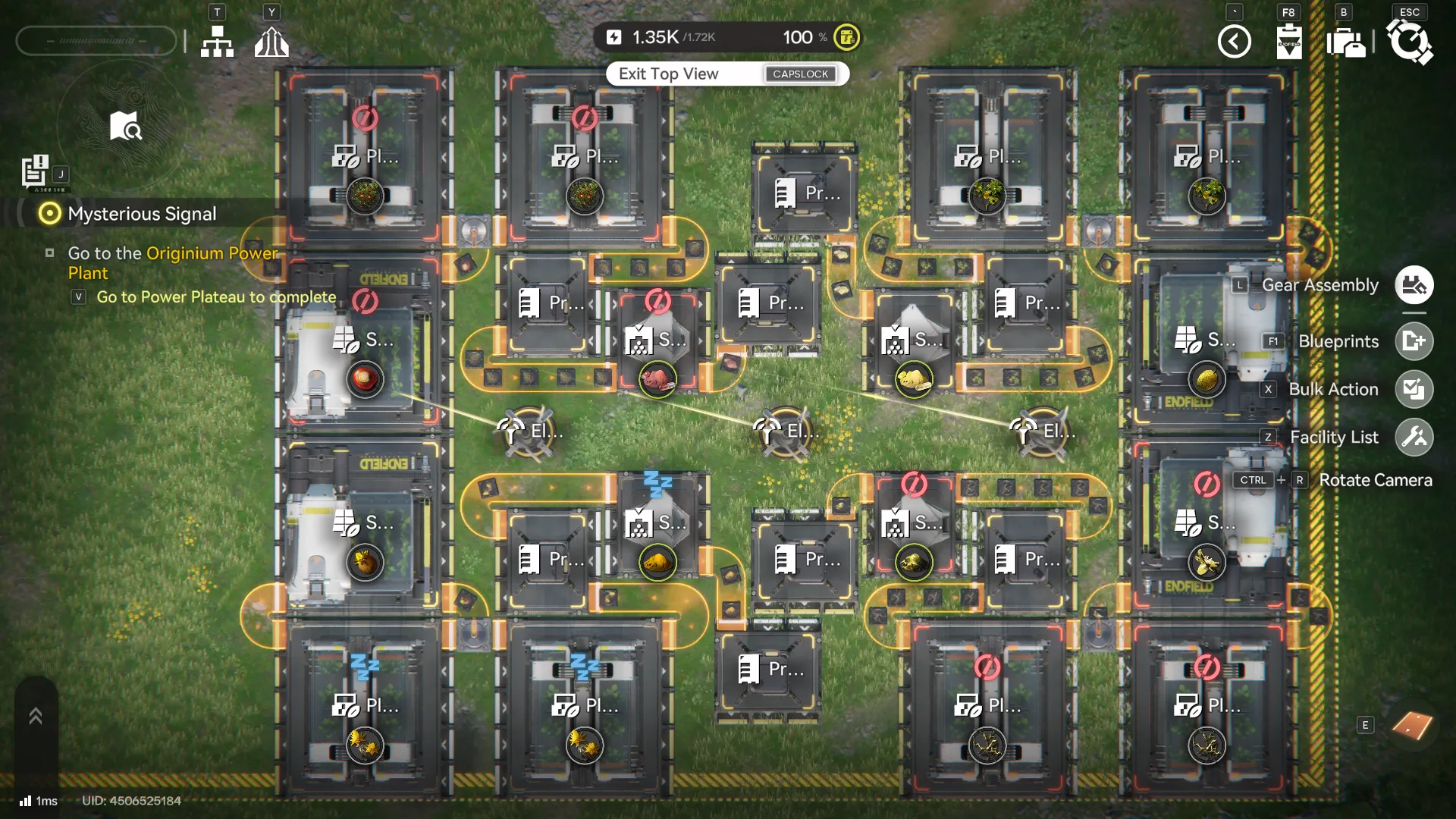Image resolution: width=1456 pixels, height=819 pixels.
Task: Open the Blueprints menu
Action: tap(1414, 341)
